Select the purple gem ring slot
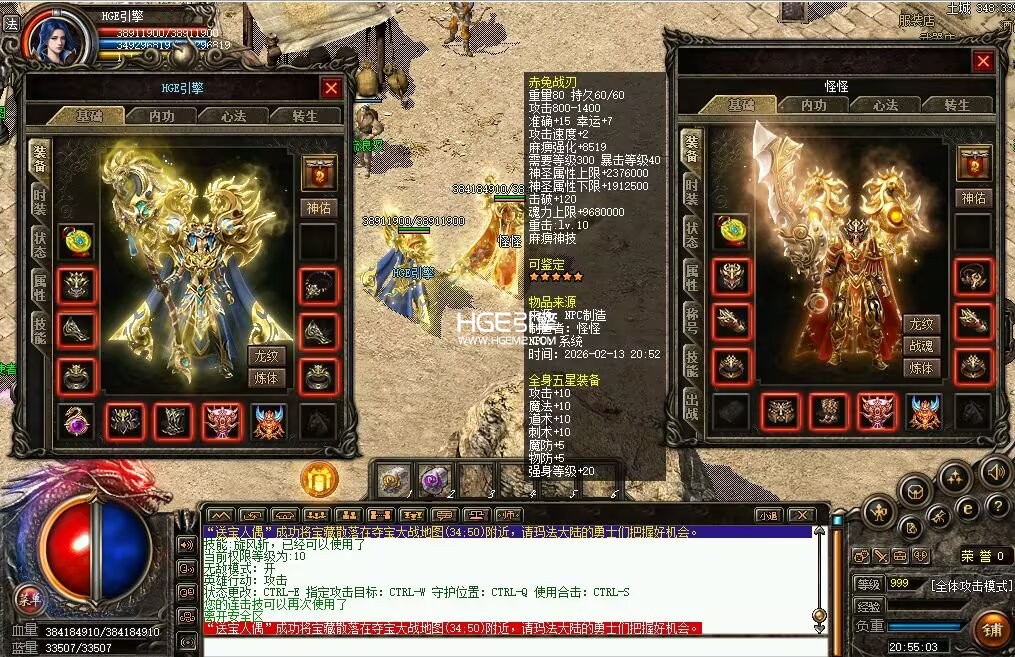 tap(76, 420)
